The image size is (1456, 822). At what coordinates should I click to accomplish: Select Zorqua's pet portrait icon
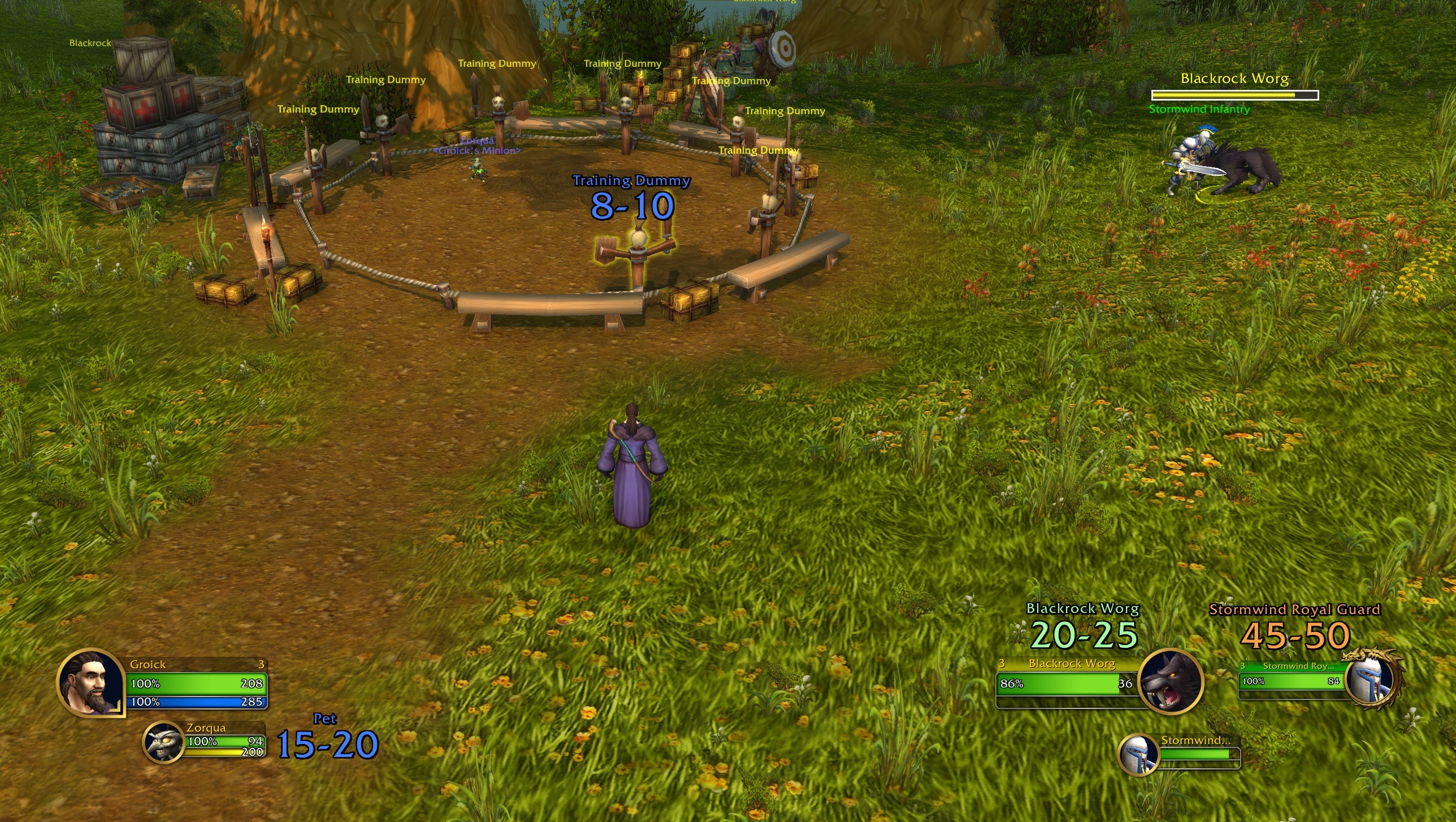(x=165, y=743)
